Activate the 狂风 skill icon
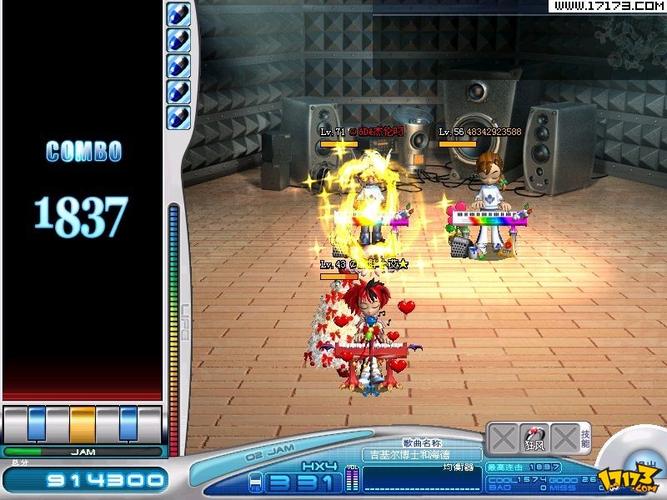The image size is (667, 500). tap(535, 439)
